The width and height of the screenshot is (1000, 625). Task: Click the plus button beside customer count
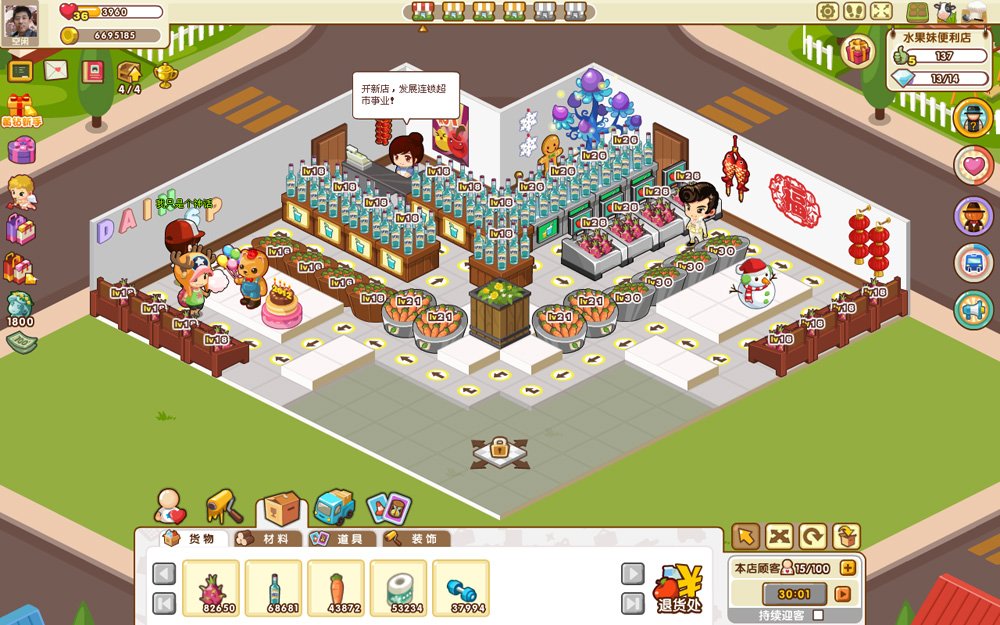pyautogui.click(x=848, y=568)
